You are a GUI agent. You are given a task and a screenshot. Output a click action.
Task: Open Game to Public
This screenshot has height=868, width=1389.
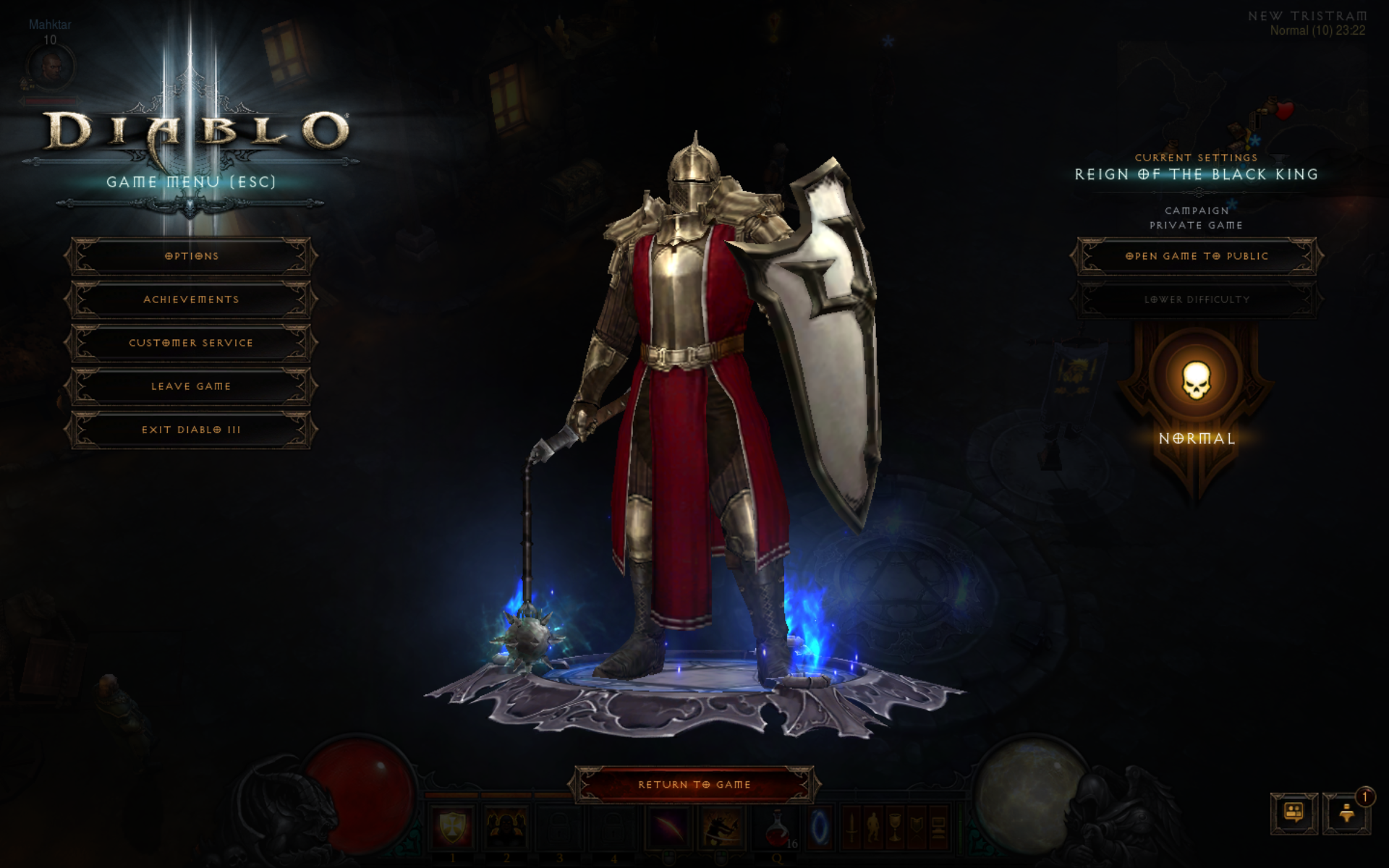coord(1197,256)
